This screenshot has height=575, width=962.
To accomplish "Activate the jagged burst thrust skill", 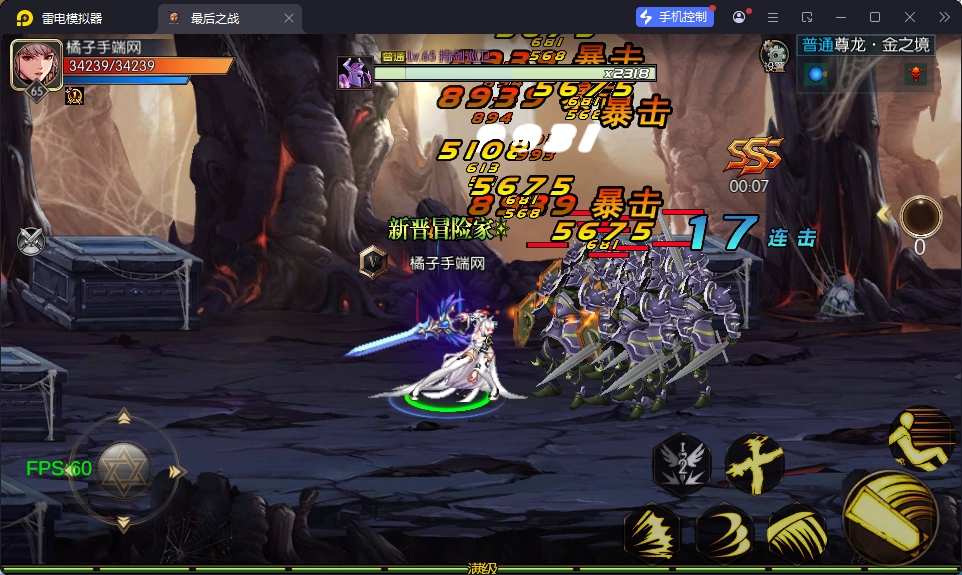I will 652,533.
